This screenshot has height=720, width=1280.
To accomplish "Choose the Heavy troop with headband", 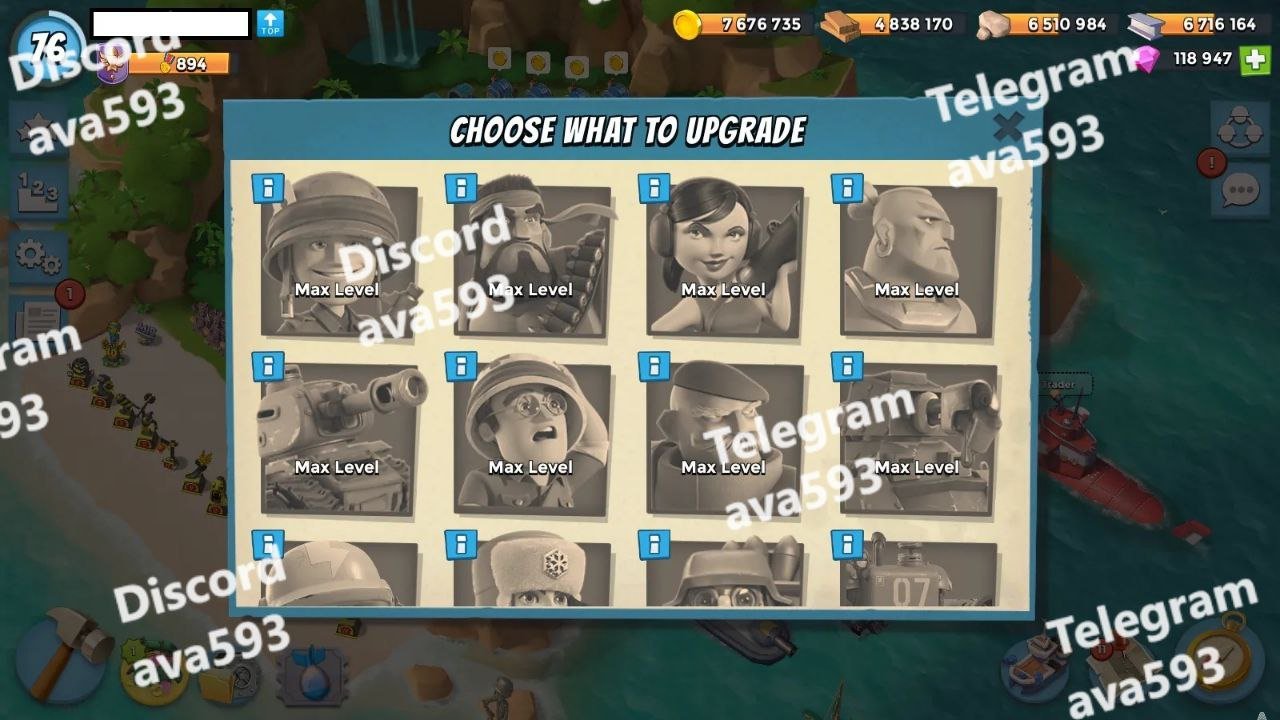I will tap(531, 258).
